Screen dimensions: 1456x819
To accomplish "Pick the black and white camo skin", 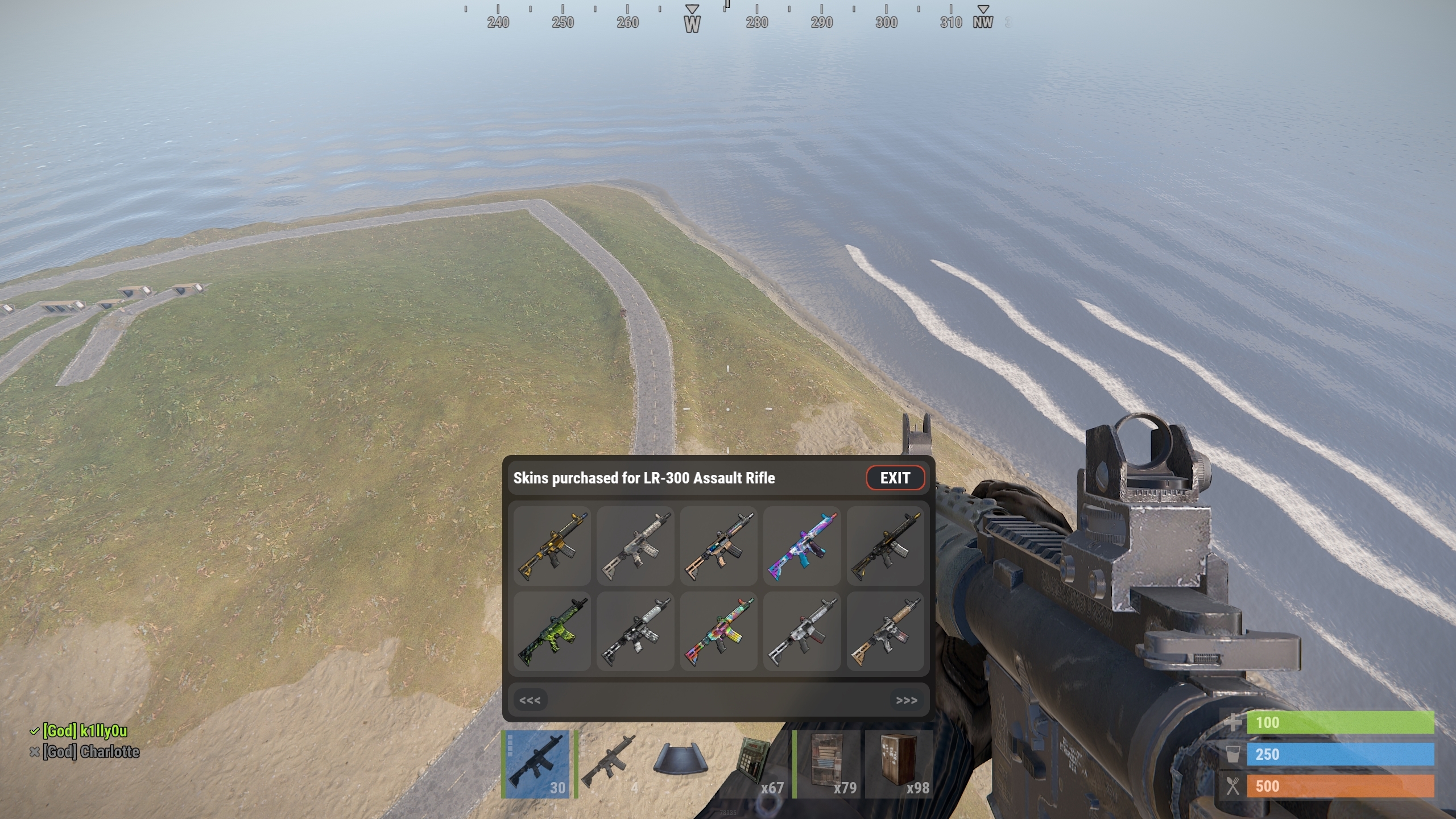I will pos(635,631).
